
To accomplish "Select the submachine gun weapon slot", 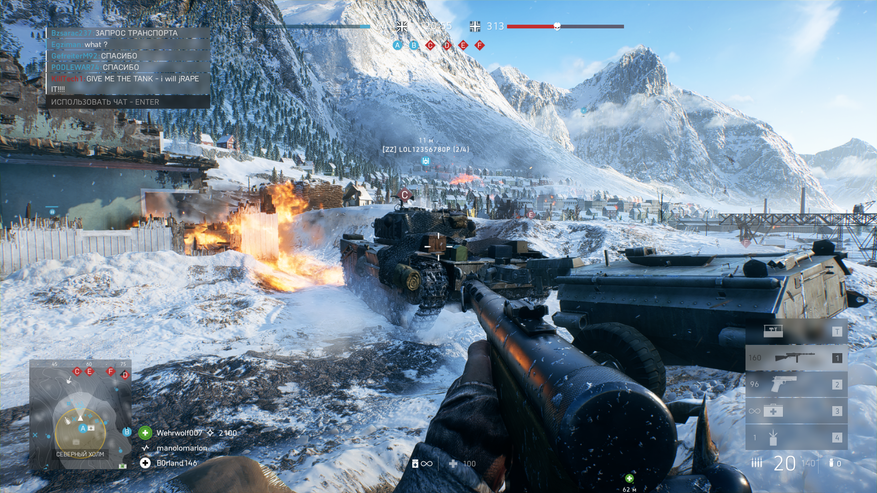I will (x=795, y=357).
